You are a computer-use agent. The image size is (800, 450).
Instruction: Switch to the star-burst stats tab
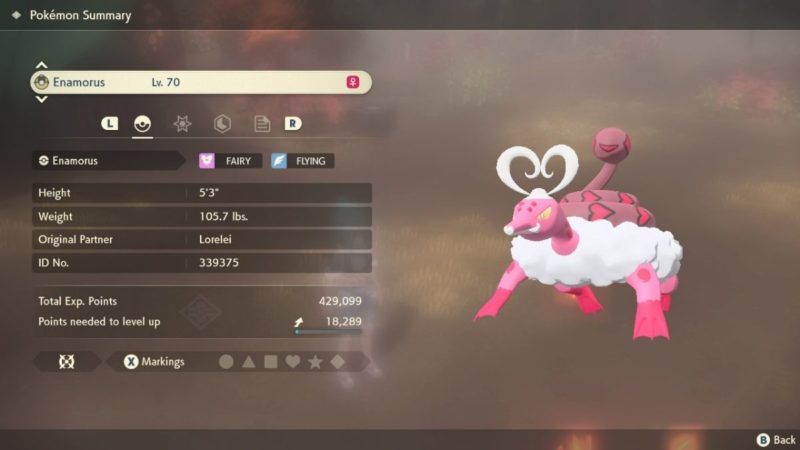pos(182,124)
